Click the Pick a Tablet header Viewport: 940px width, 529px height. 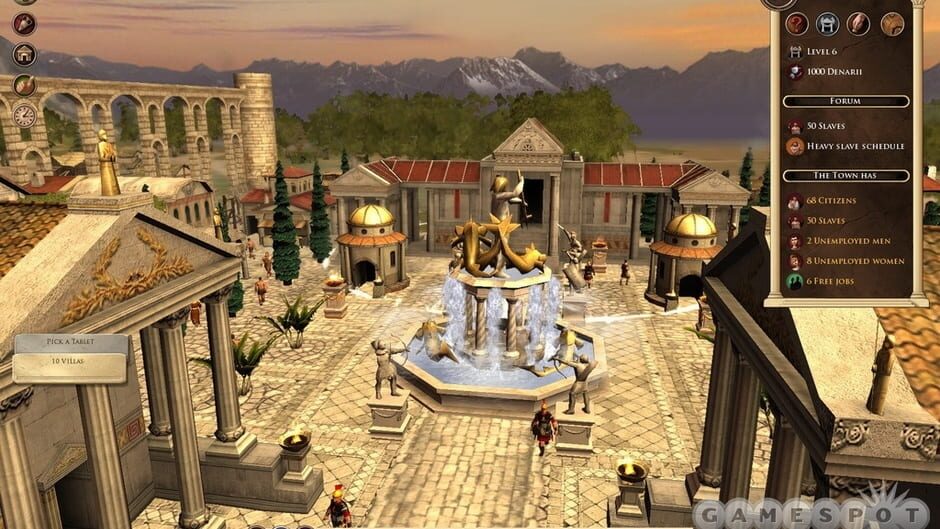(70, 343)
